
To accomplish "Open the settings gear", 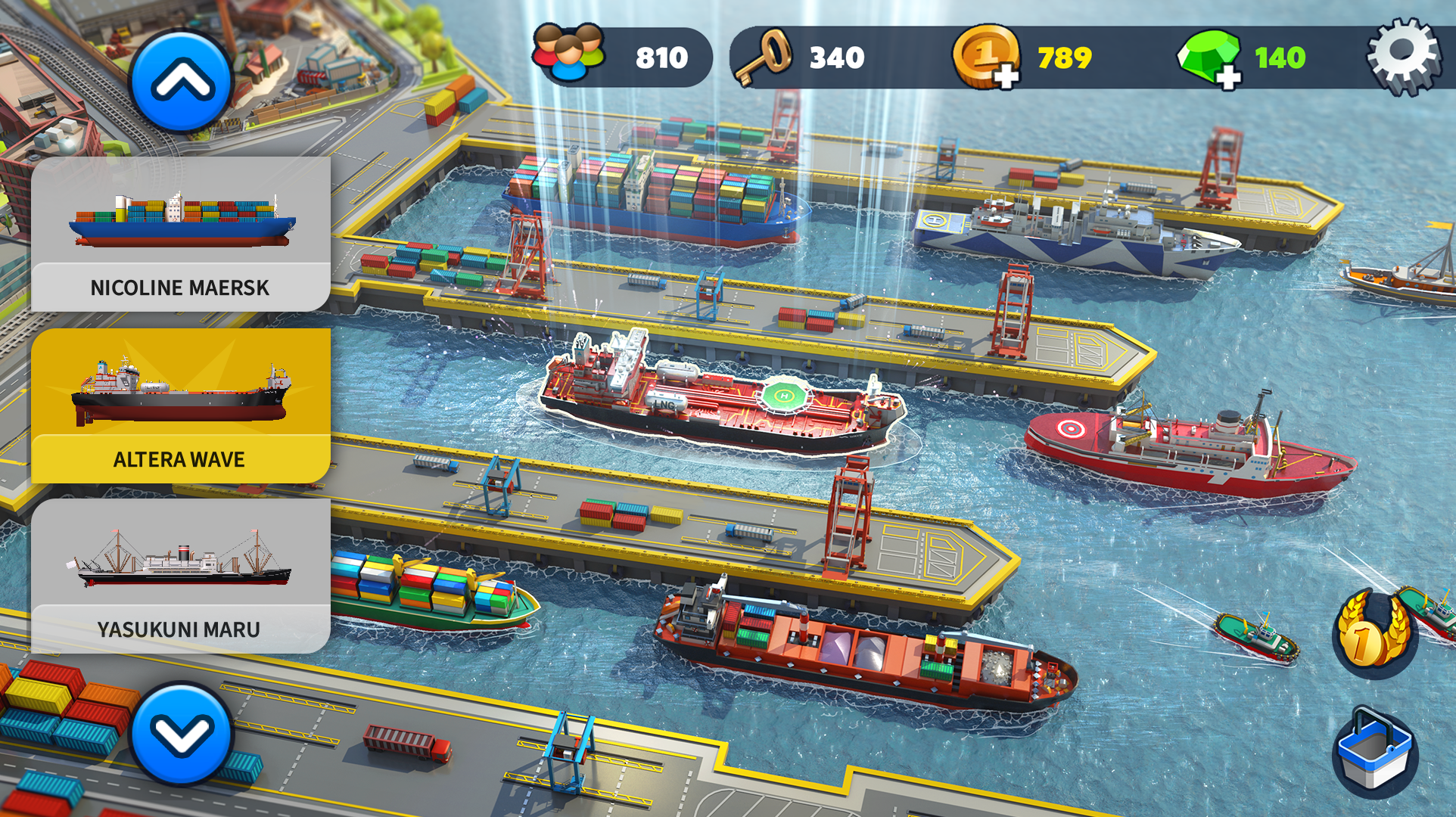I will click(x=1405, y=54).
